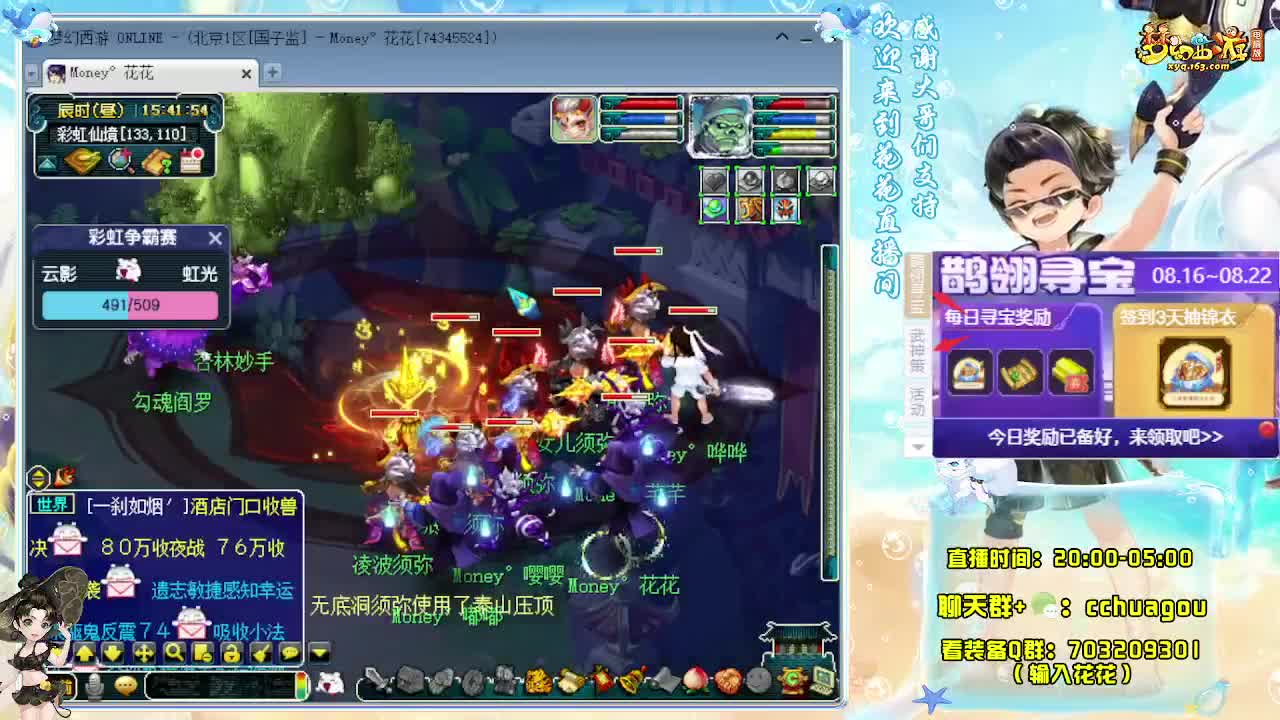
Task: Toggle the chat lock icon
Action: coord(231,653)
